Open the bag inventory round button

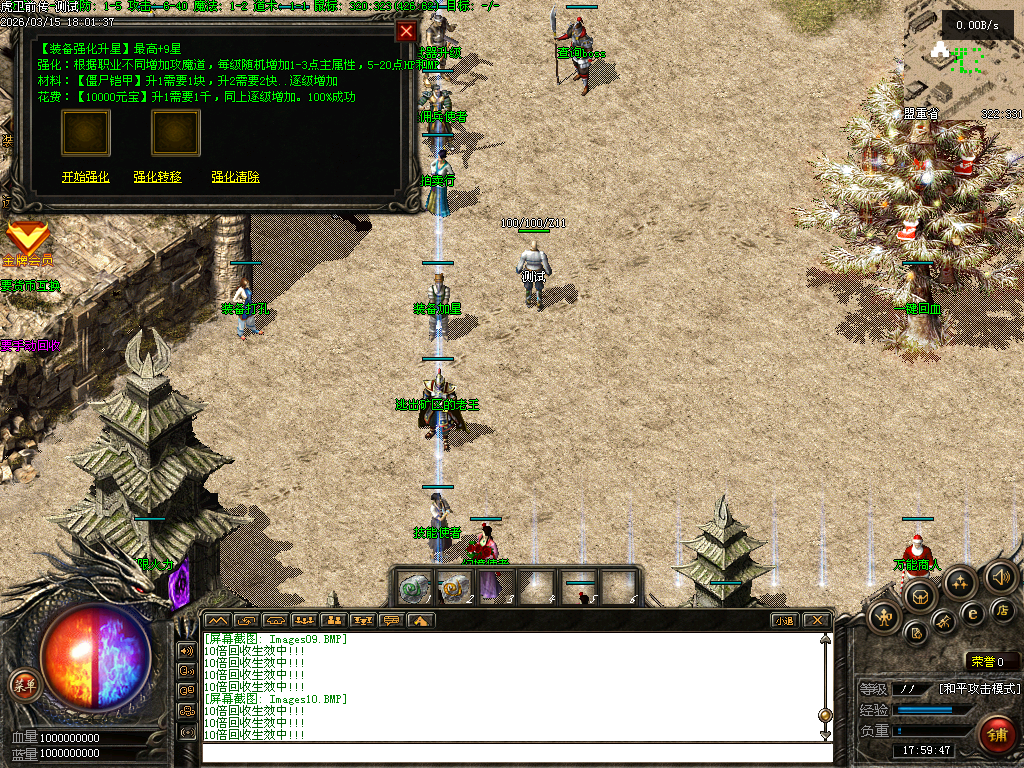(920, 597)
